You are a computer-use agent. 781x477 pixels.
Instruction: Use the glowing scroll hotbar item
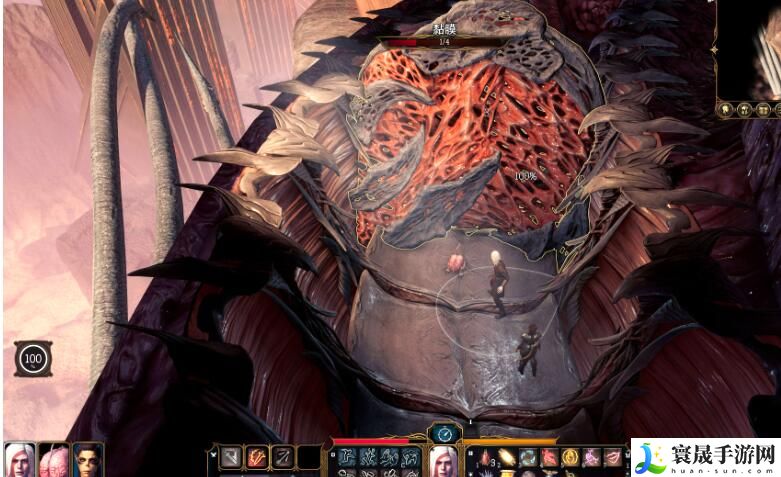click(x=505, y=457)
